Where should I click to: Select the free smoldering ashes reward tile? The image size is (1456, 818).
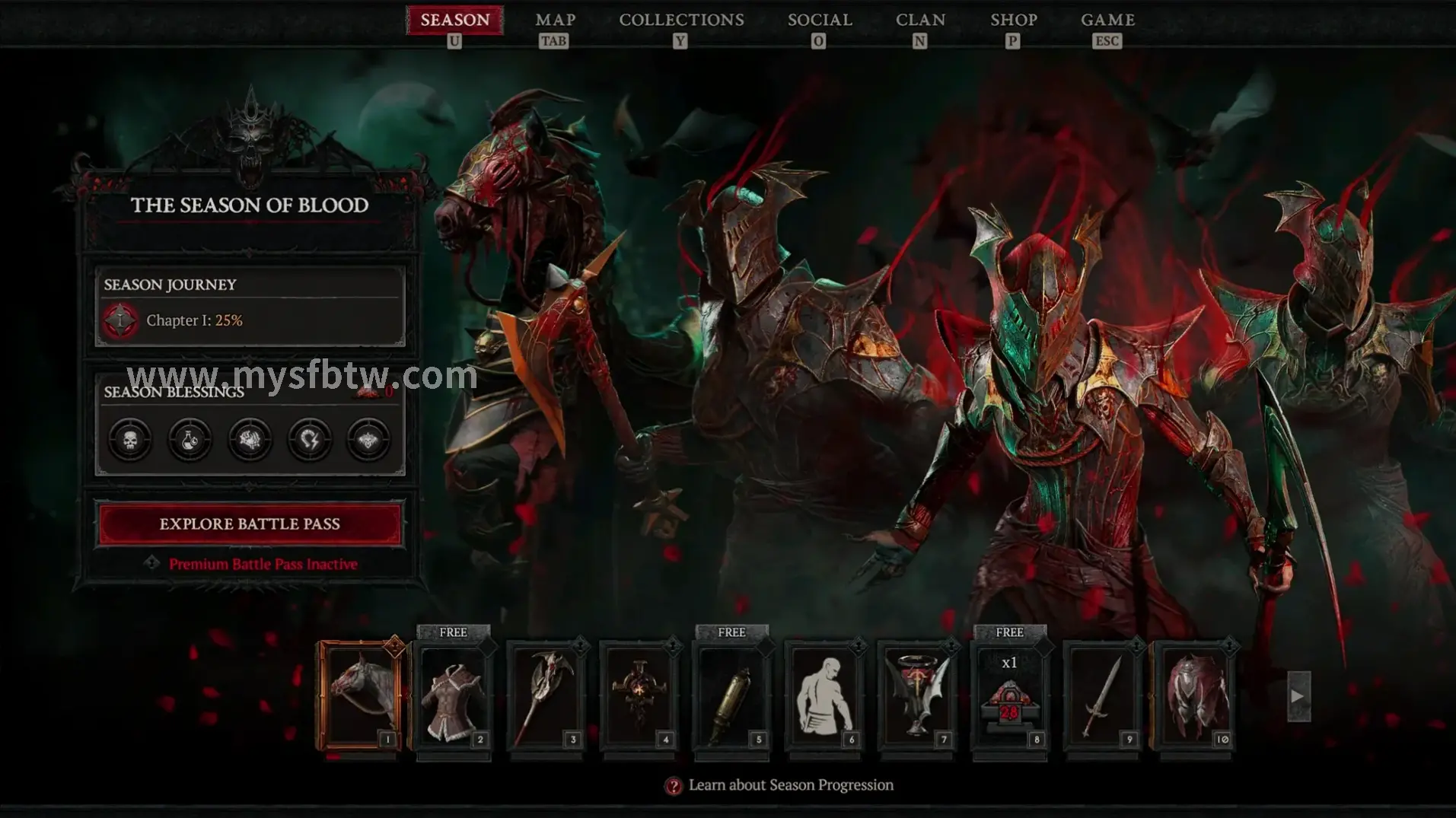pos(1010,696)
